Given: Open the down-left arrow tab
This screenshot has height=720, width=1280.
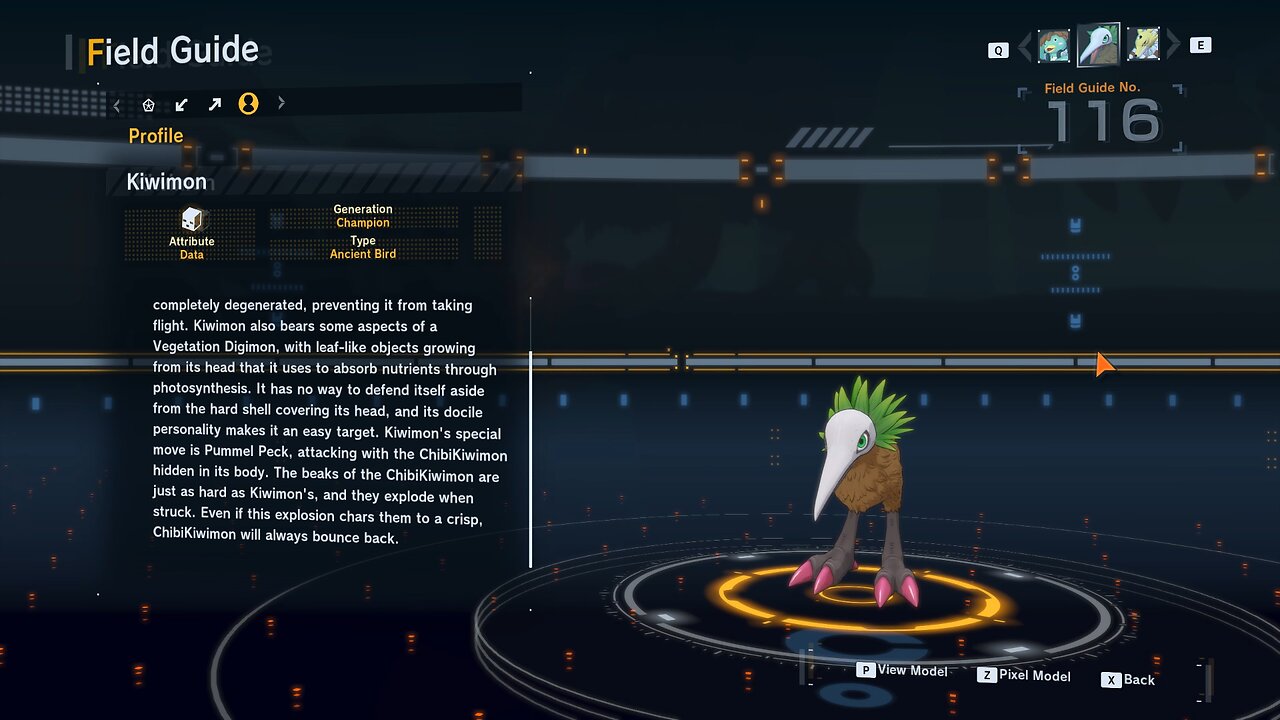Looking at the screenshot, I should 182,104.
